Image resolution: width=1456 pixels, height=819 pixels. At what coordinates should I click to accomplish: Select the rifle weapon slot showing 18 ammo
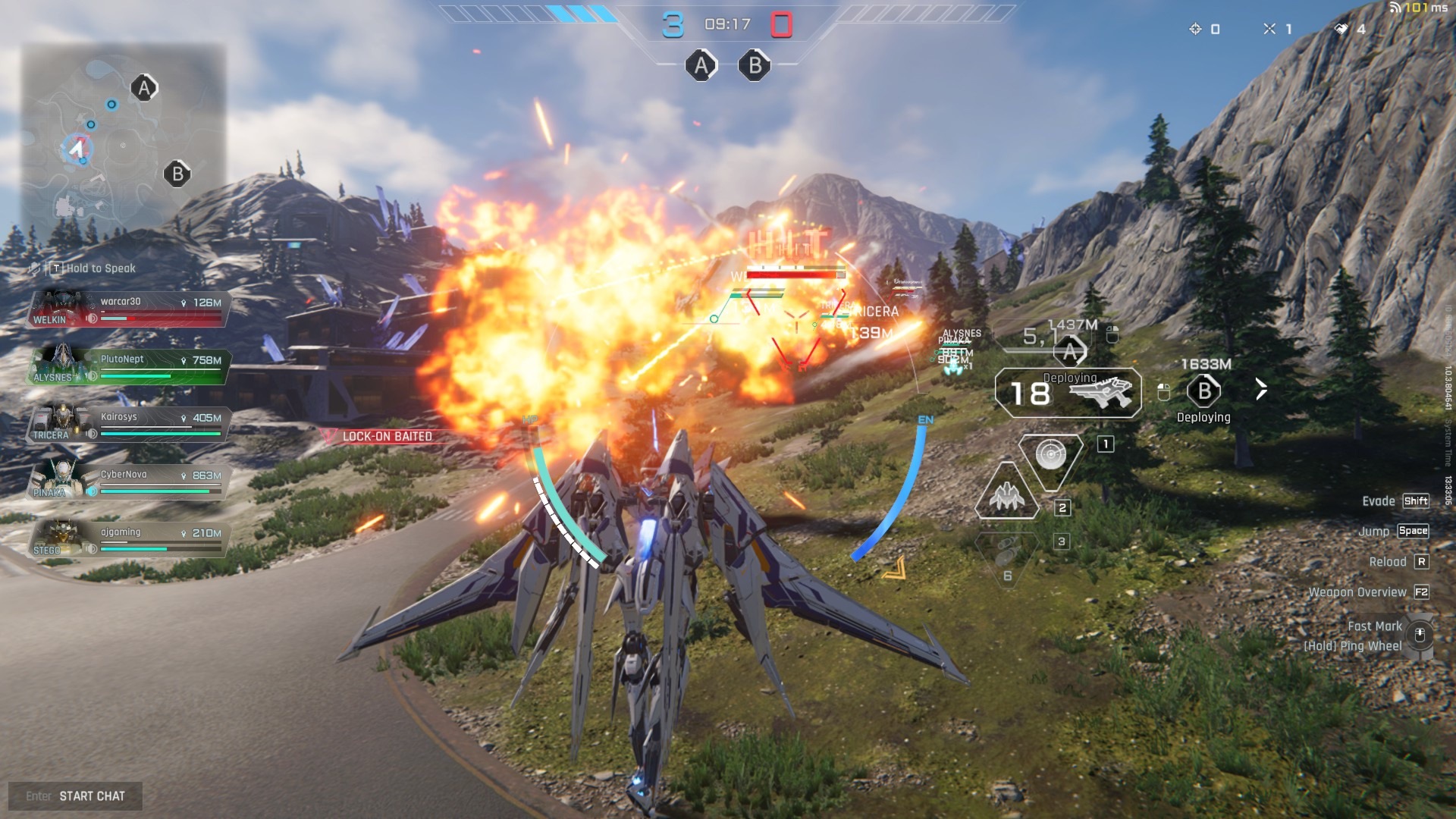pos(1068,393)
